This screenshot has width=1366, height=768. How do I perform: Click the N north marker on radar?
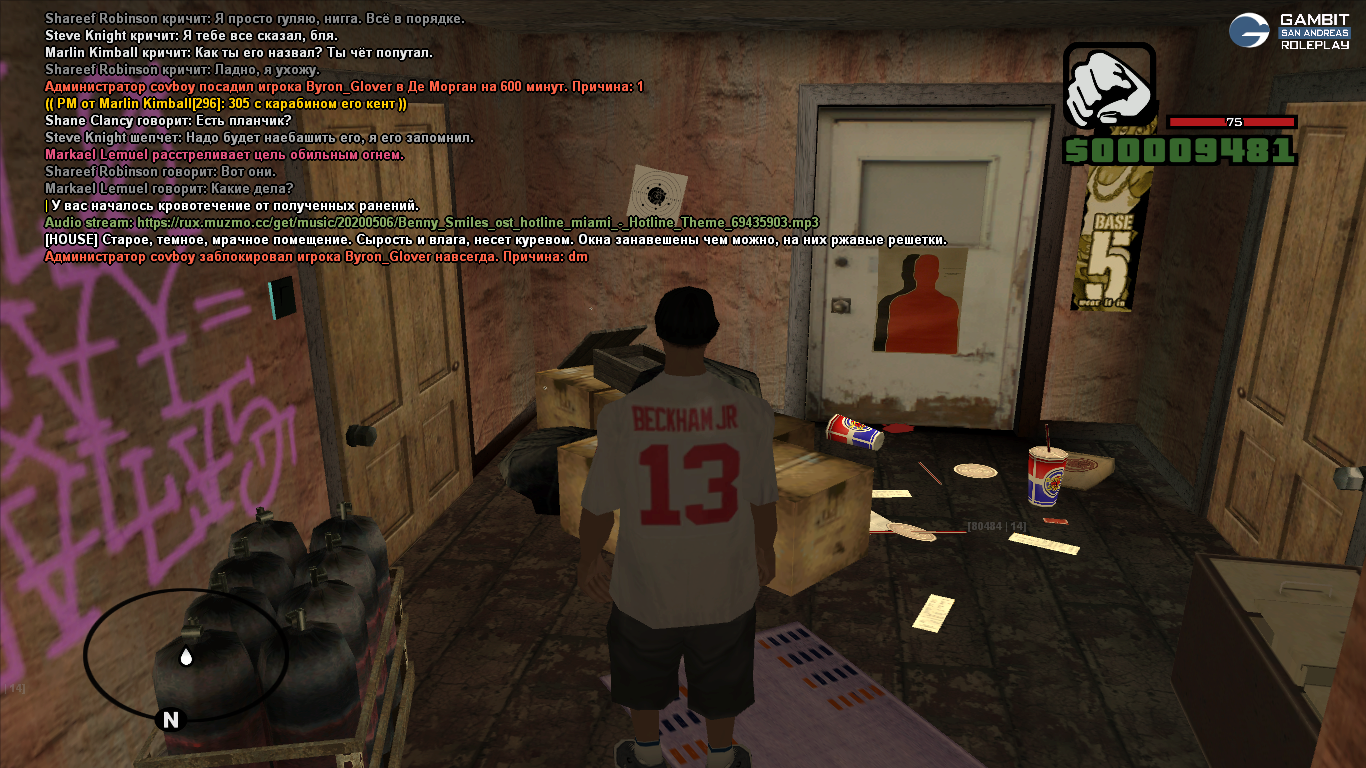click(171, 719)
